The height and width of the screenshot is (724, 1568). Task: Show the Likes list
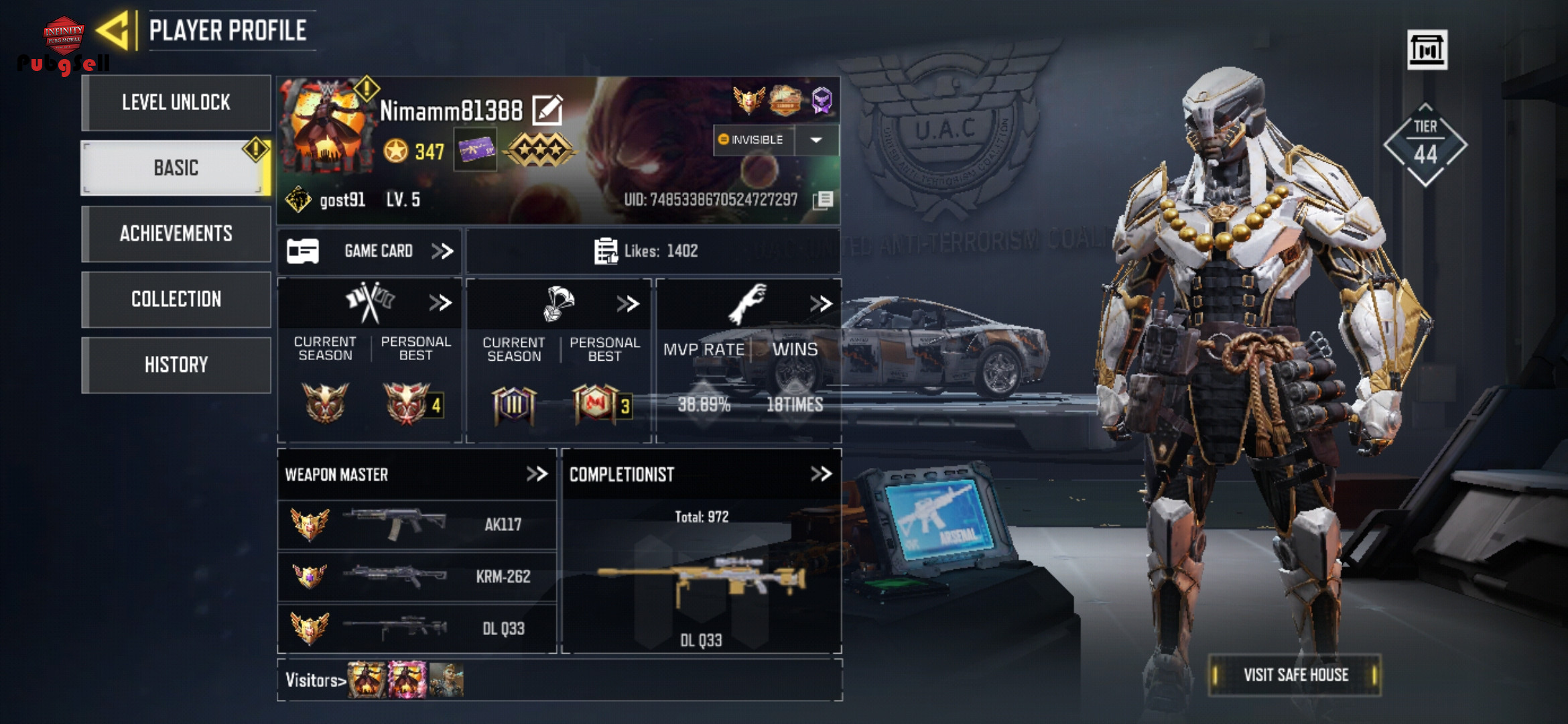point(646,251)
